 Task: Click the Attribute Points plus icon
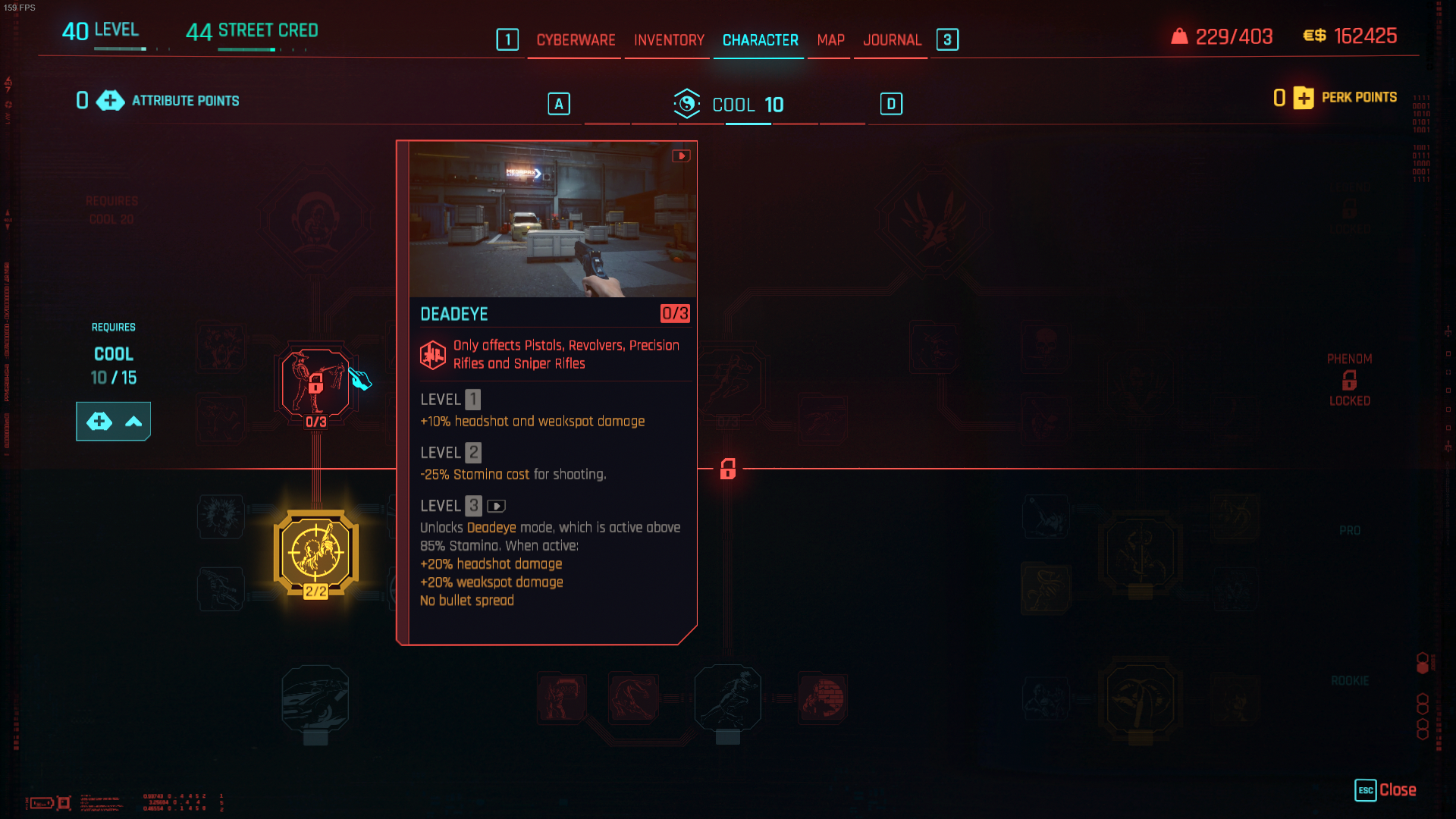[x=111, y=100]
